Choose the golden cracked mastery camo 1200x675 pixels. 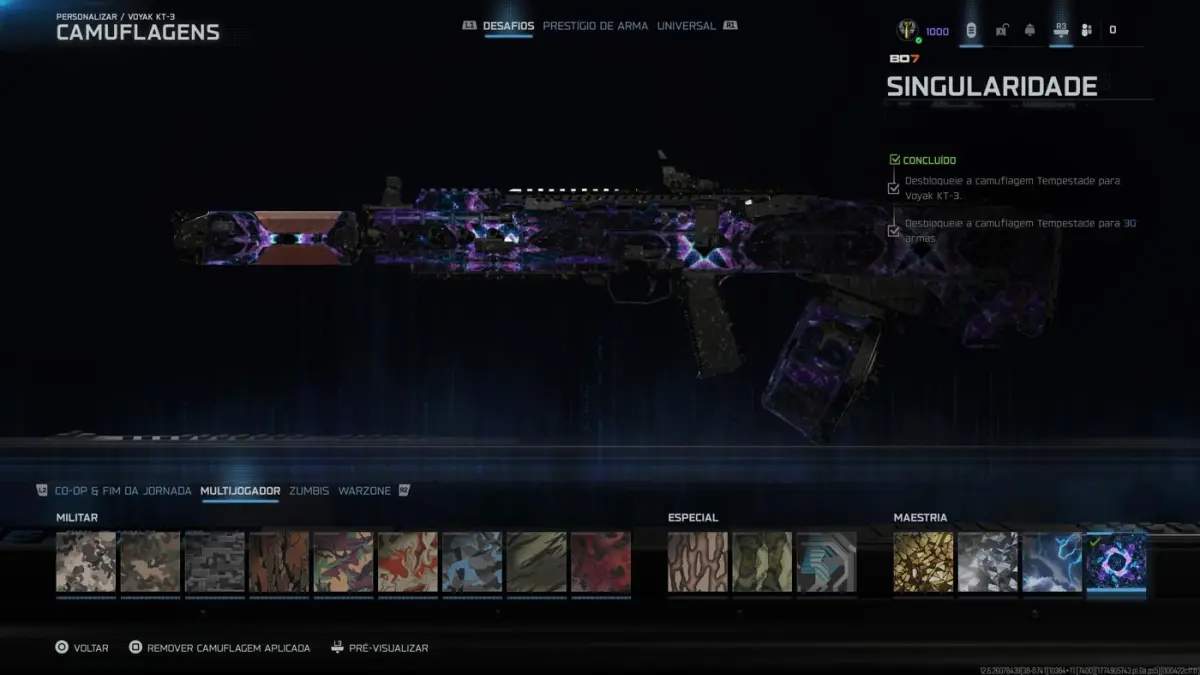(924, 562)
